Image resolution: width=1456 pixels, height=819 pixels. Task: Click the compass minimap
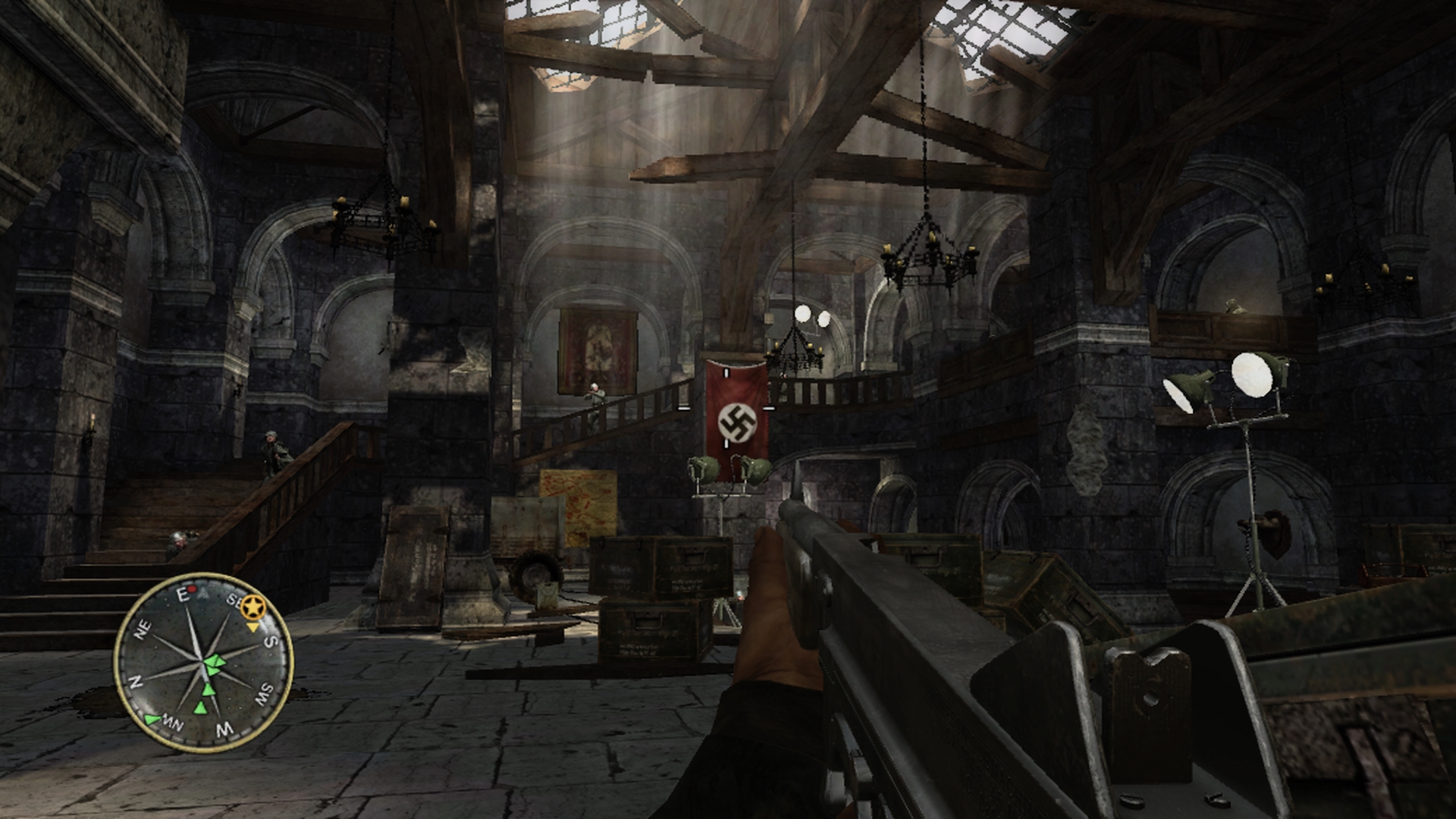(202, 662)
